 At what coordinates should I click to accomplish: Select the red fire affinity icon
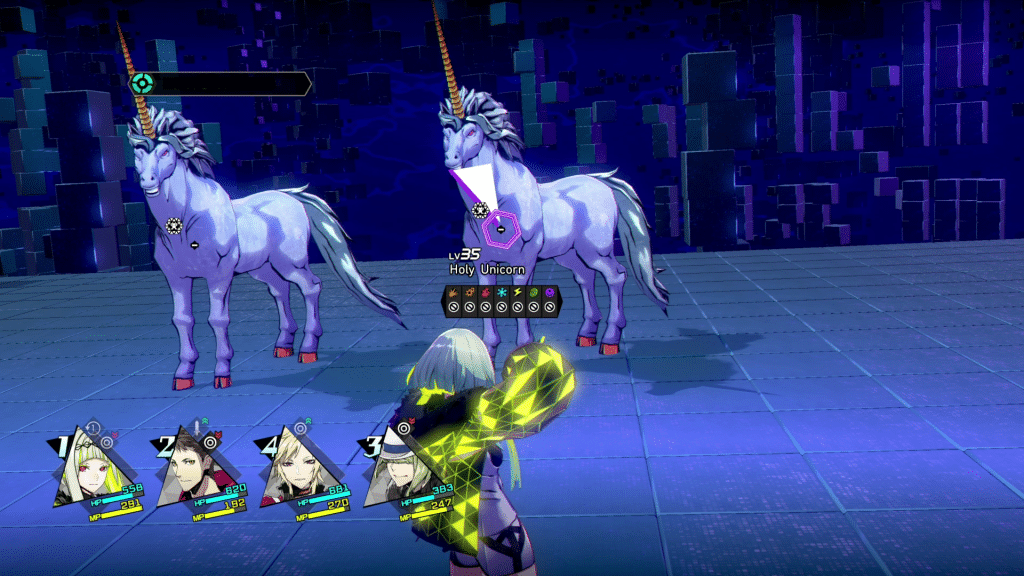click(485, 293)
